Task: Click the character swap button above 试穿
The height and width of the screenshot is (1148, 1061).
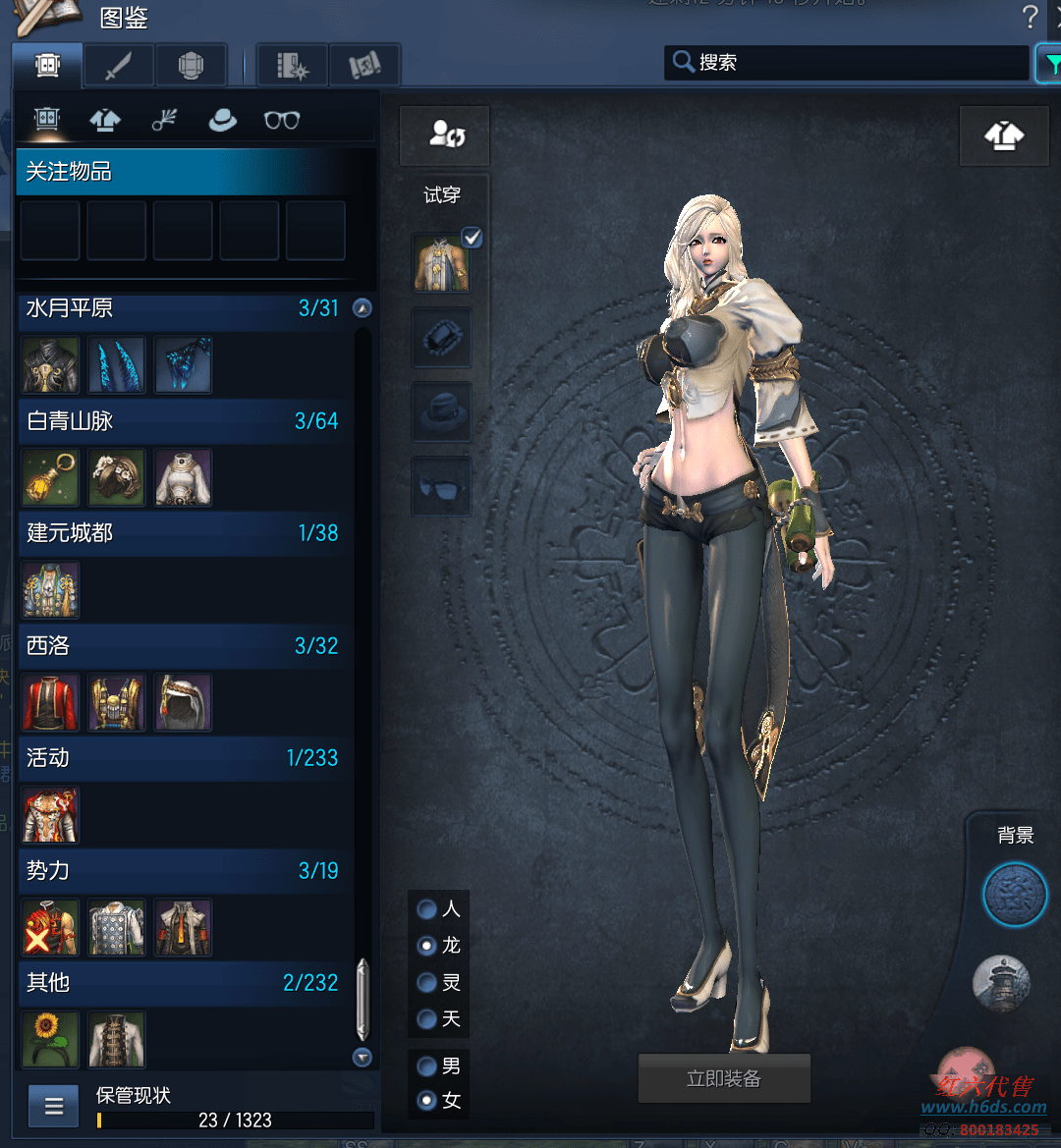Action: coord(444,136)
